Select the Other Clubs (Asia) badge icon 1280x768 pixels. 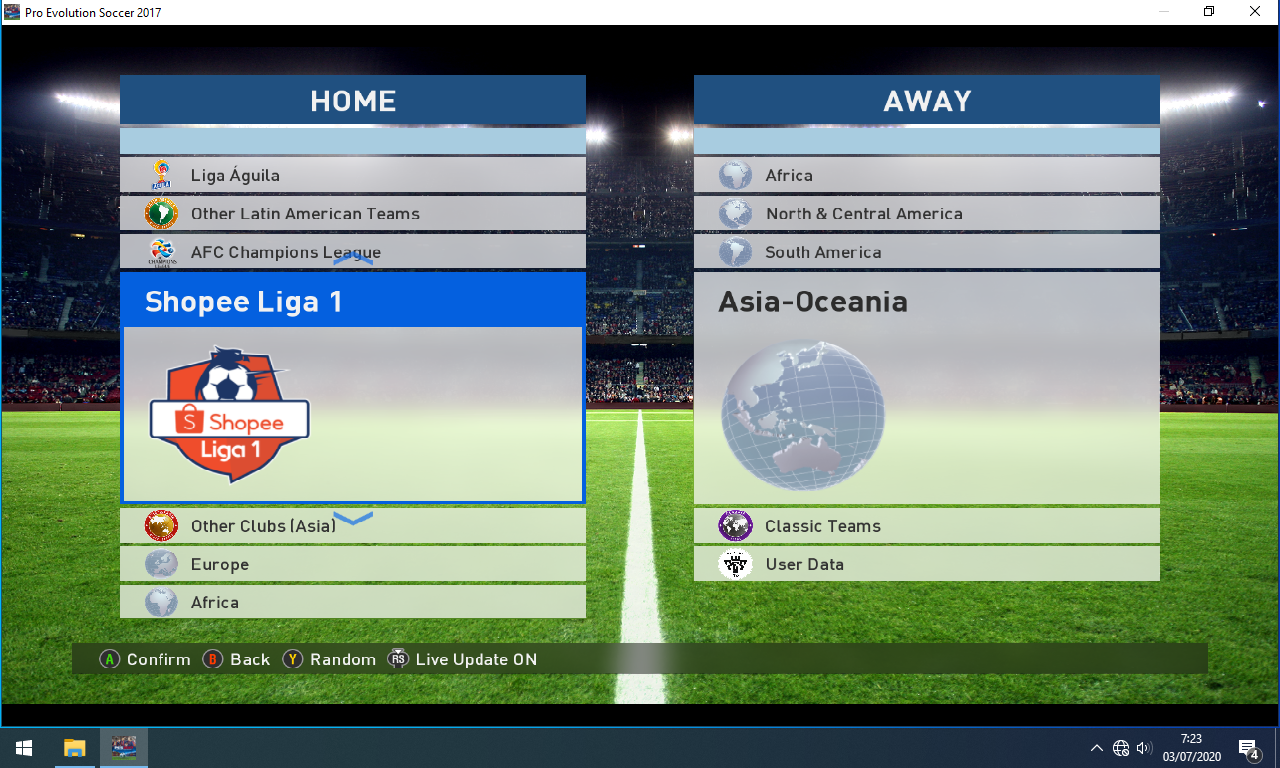[161, 525]
